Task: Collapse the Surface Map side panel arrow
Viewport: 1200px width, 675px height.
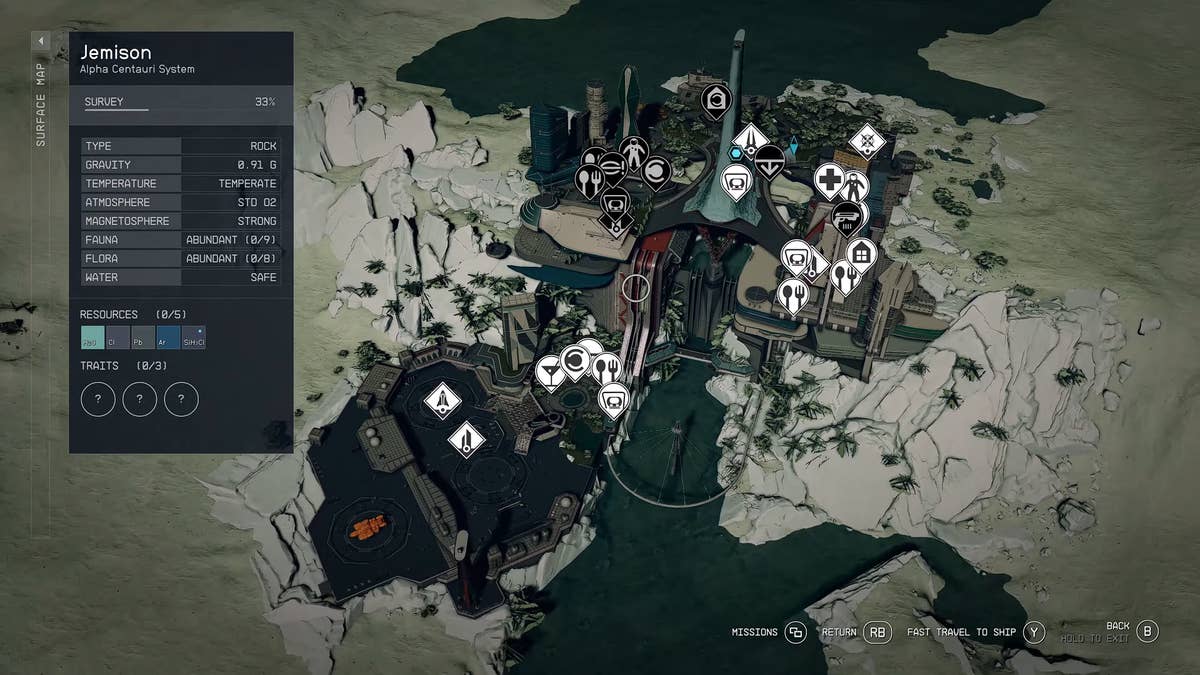Action: point(41,41)
